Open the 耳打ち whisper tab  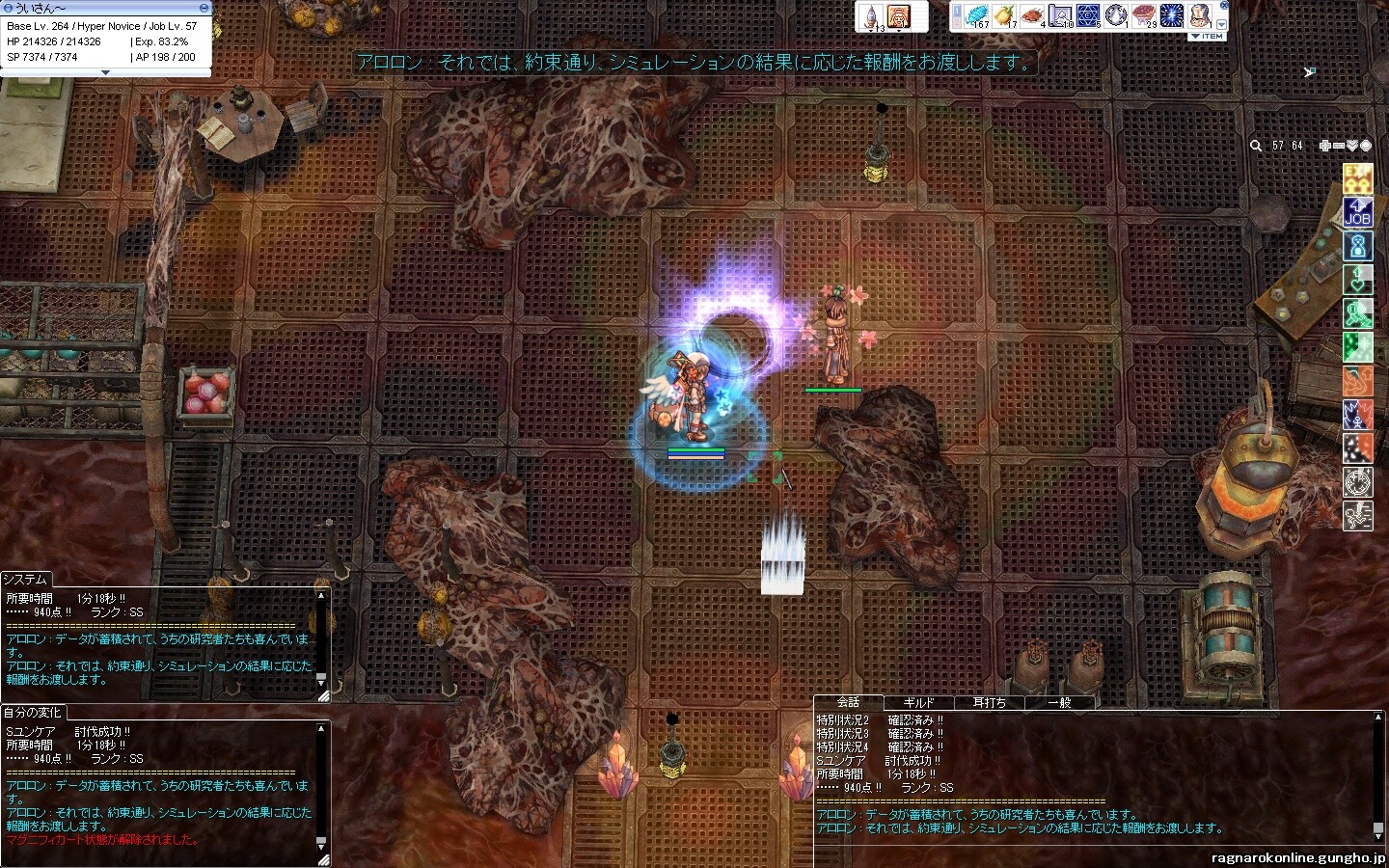[989, 703]
